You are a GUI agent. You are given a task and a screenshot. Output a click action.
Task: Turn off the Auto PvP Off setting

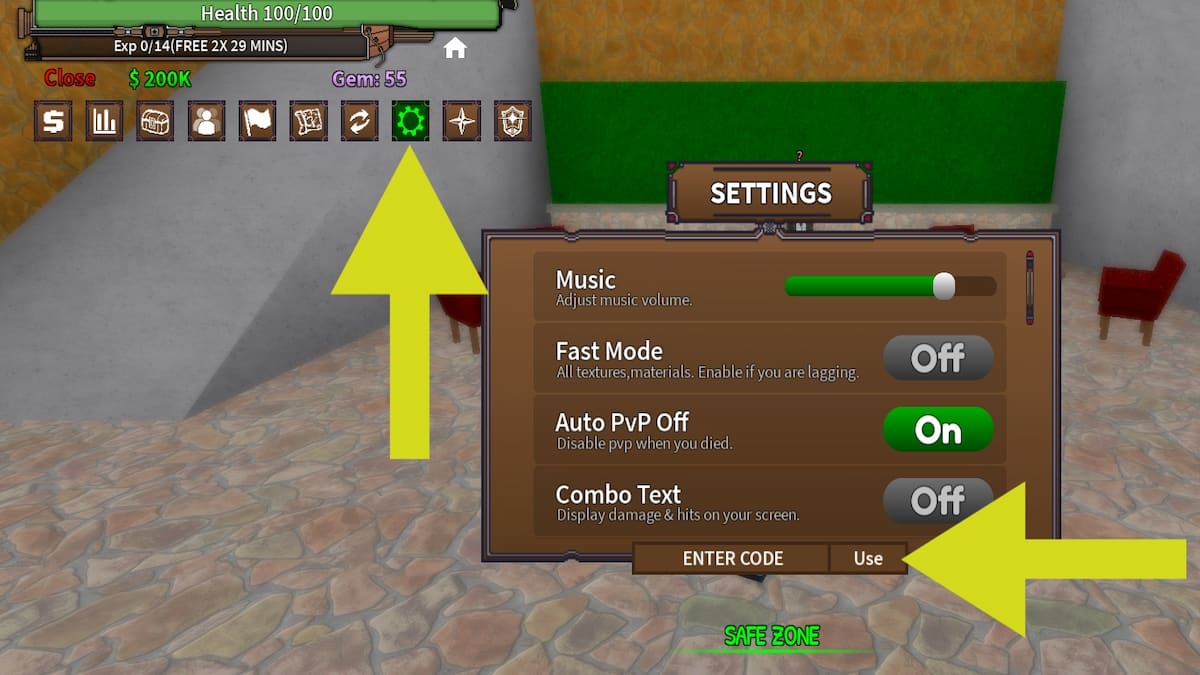tap(937, 430)
